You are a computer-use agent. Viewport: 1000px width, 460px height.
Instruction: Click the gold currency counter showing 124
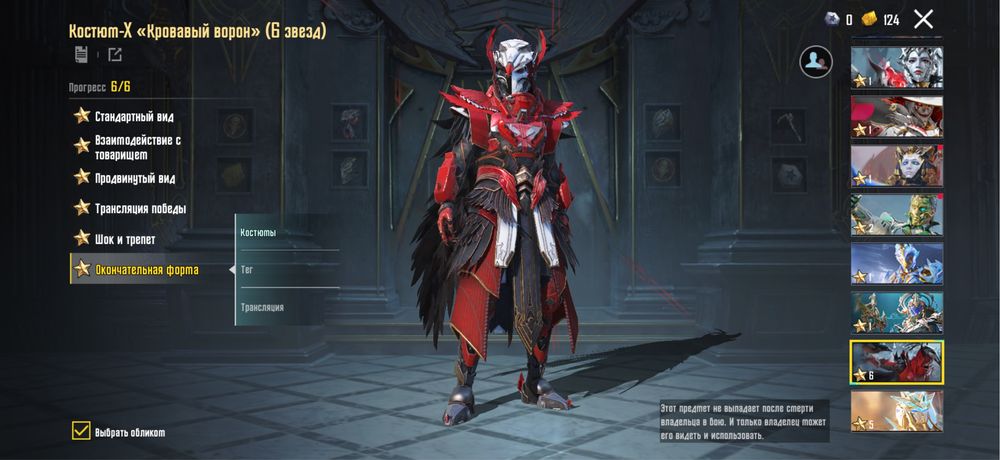[x=881, y=19]
